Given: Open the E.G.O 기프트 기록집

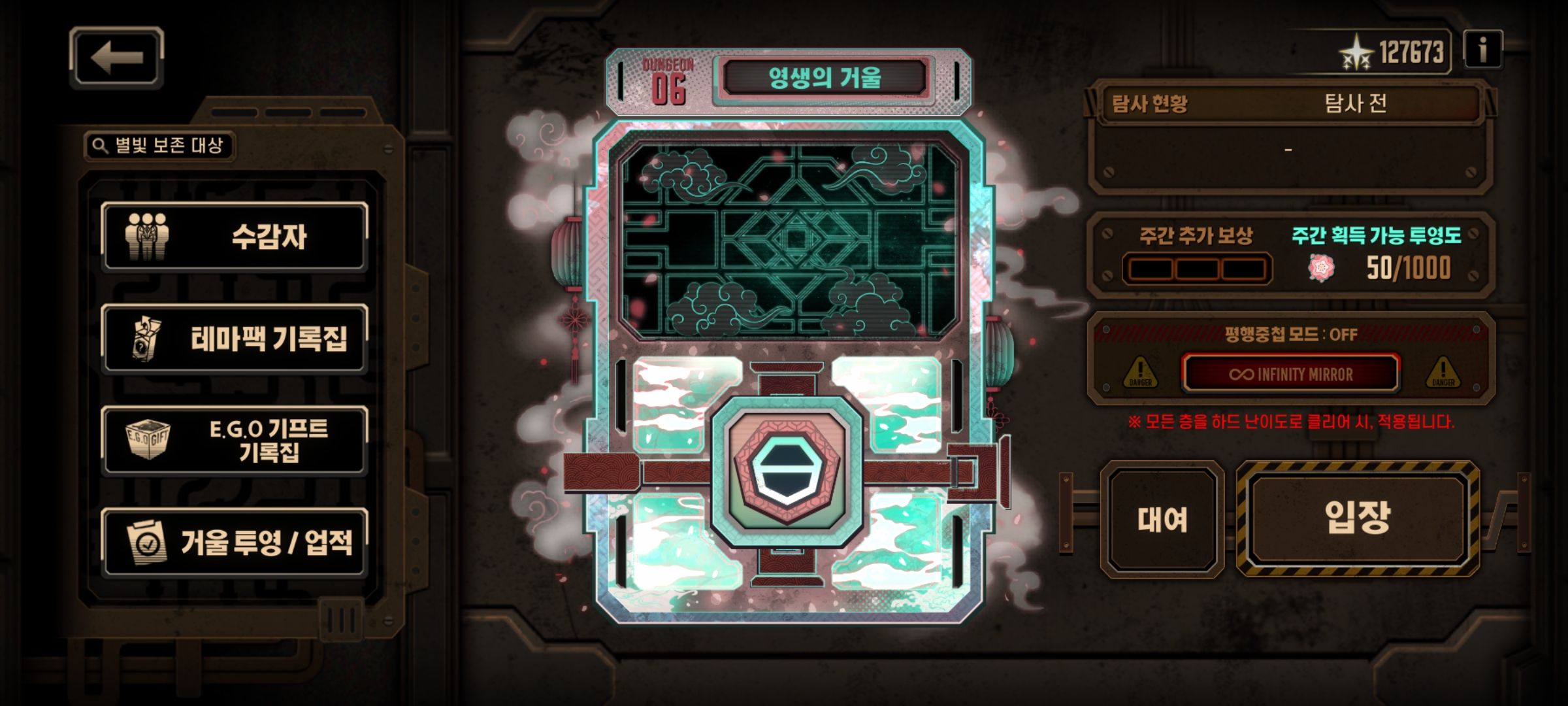Looking at the screenshot, I should click(235, 441).
